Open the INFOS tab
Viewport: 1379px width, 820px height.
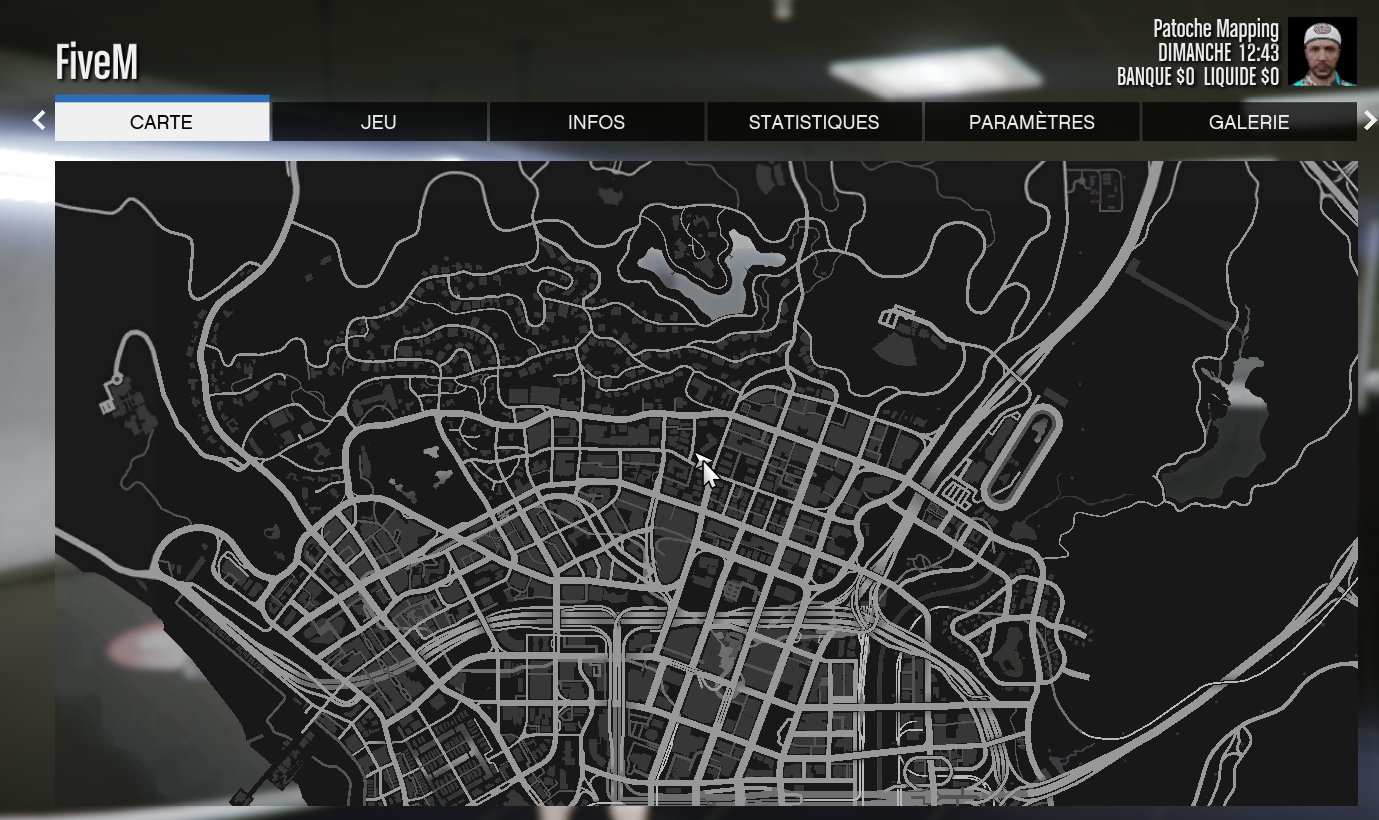point(596,122)
